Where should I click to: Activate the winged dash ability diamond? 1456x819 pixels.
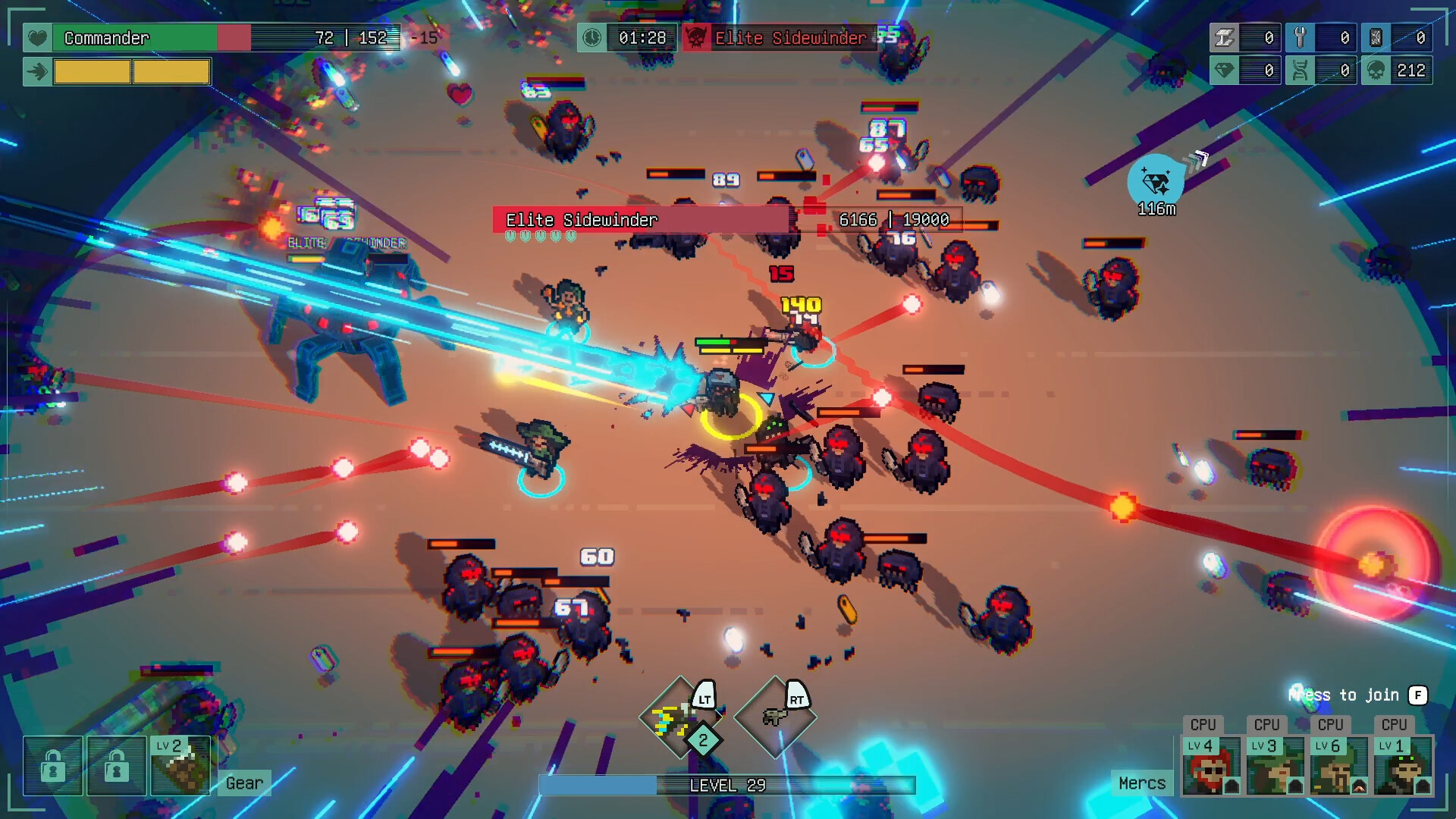pyautogui.click(x=679, y=717)
